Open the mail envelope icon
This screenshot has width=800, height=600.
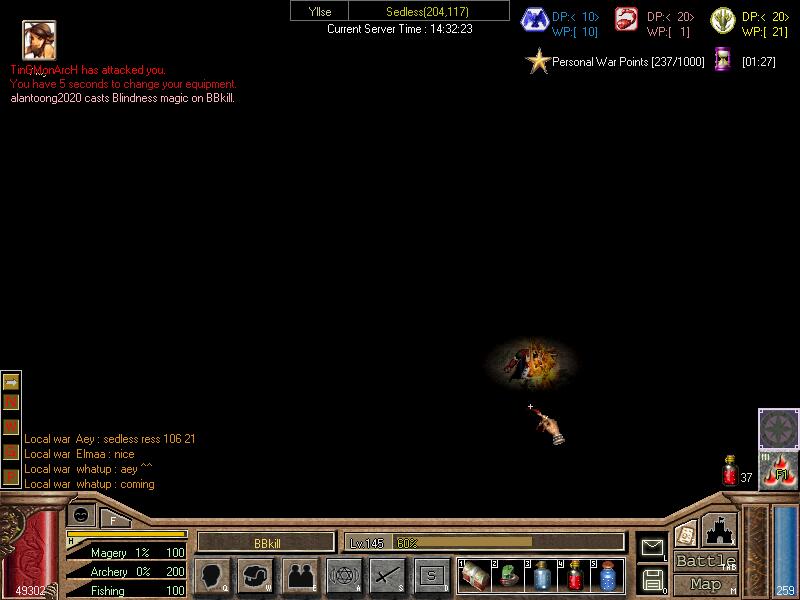coord(652,547)
